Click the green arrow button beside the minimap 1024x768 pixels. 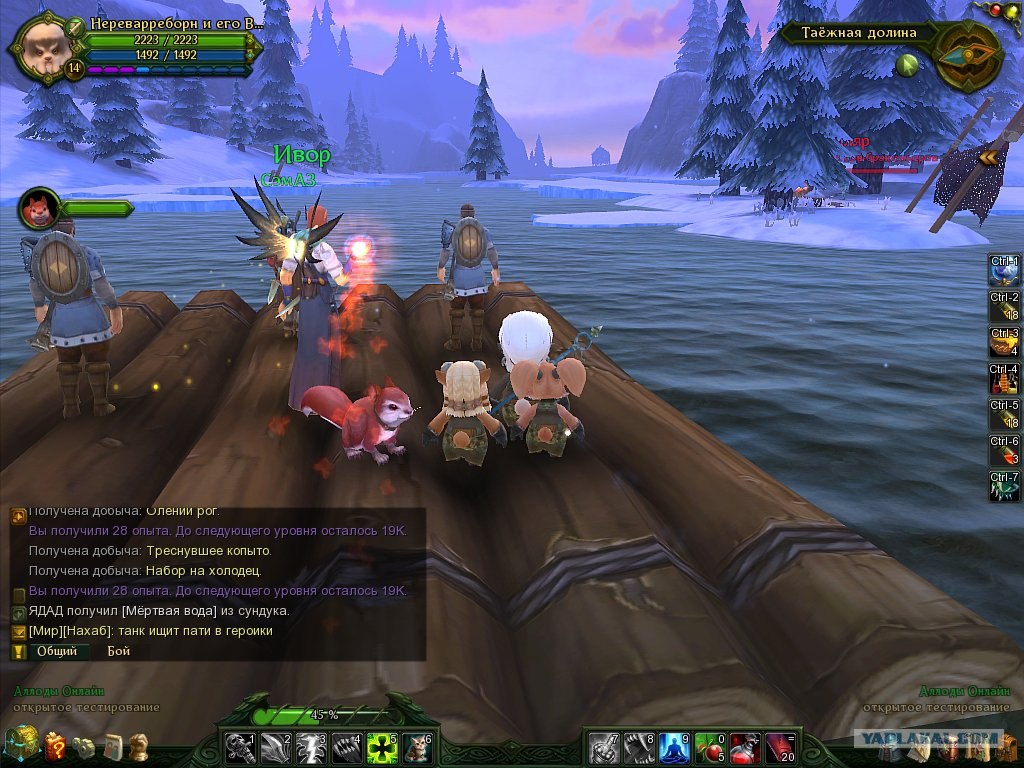point(908,65)
